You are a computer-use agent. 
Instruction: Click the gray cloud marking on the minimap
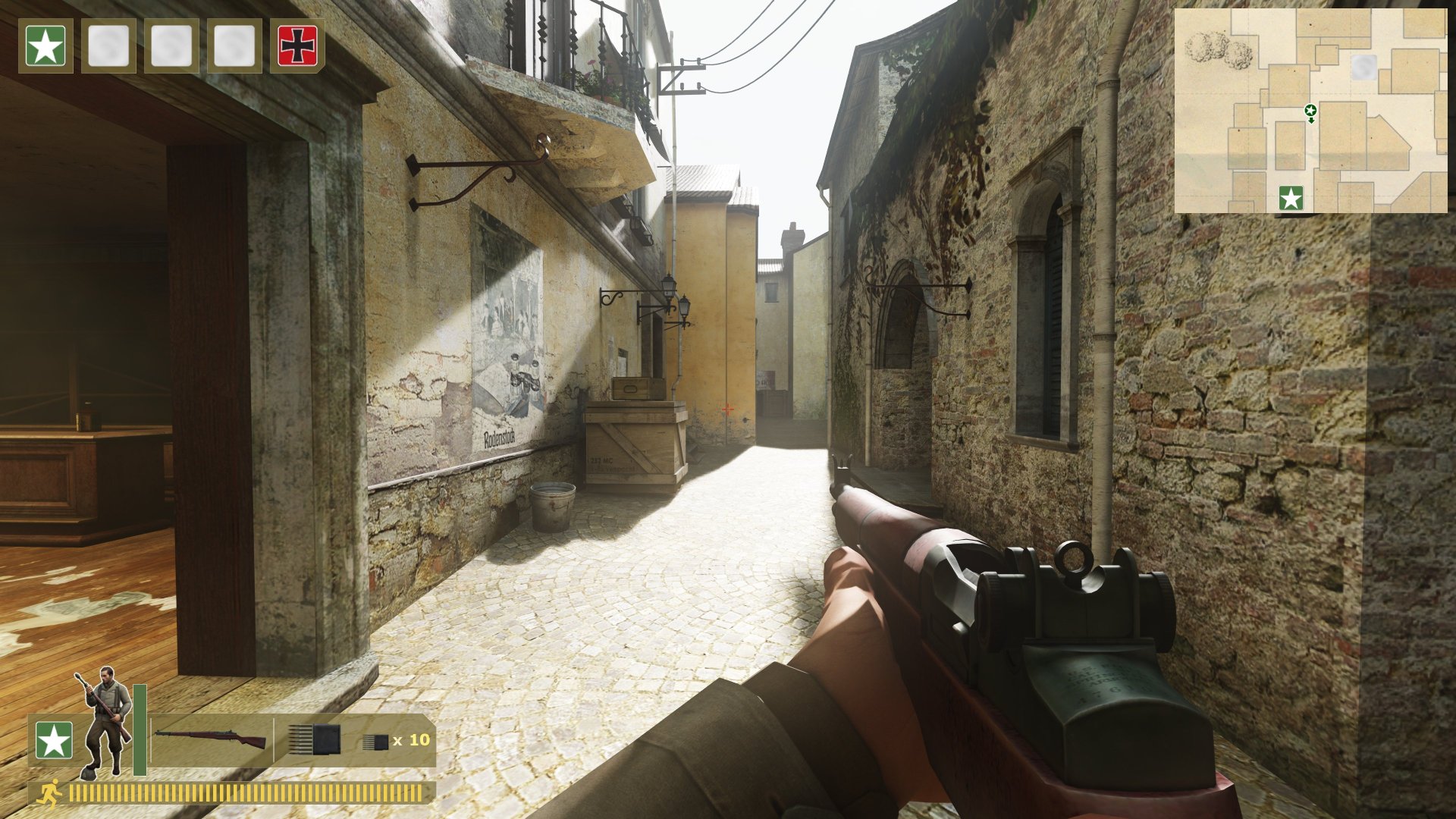tap(1365, 68)
